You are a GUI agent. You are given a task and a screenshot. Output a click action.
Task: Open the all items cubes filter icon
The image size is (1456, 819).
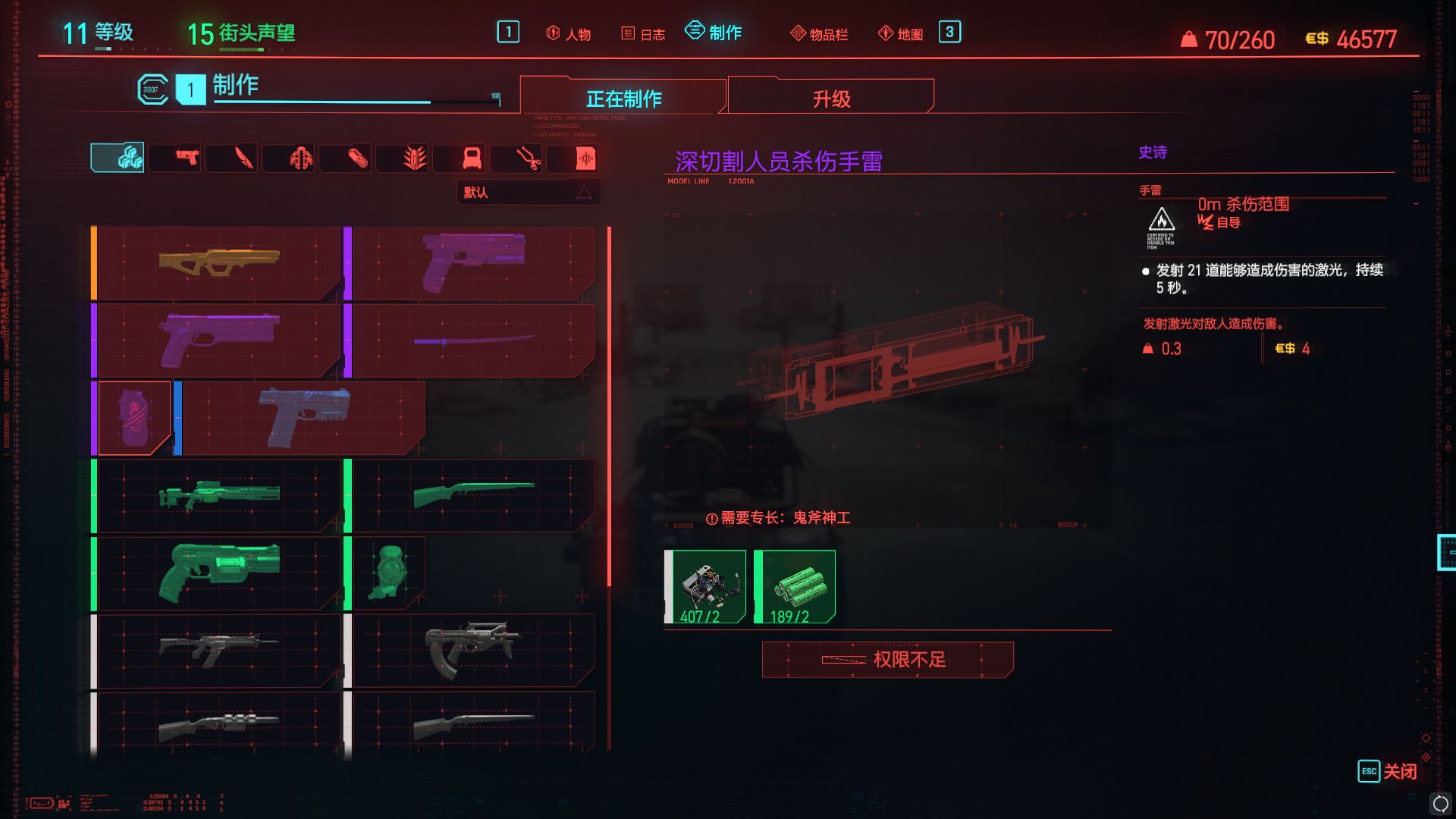click(x=118, y=157)
